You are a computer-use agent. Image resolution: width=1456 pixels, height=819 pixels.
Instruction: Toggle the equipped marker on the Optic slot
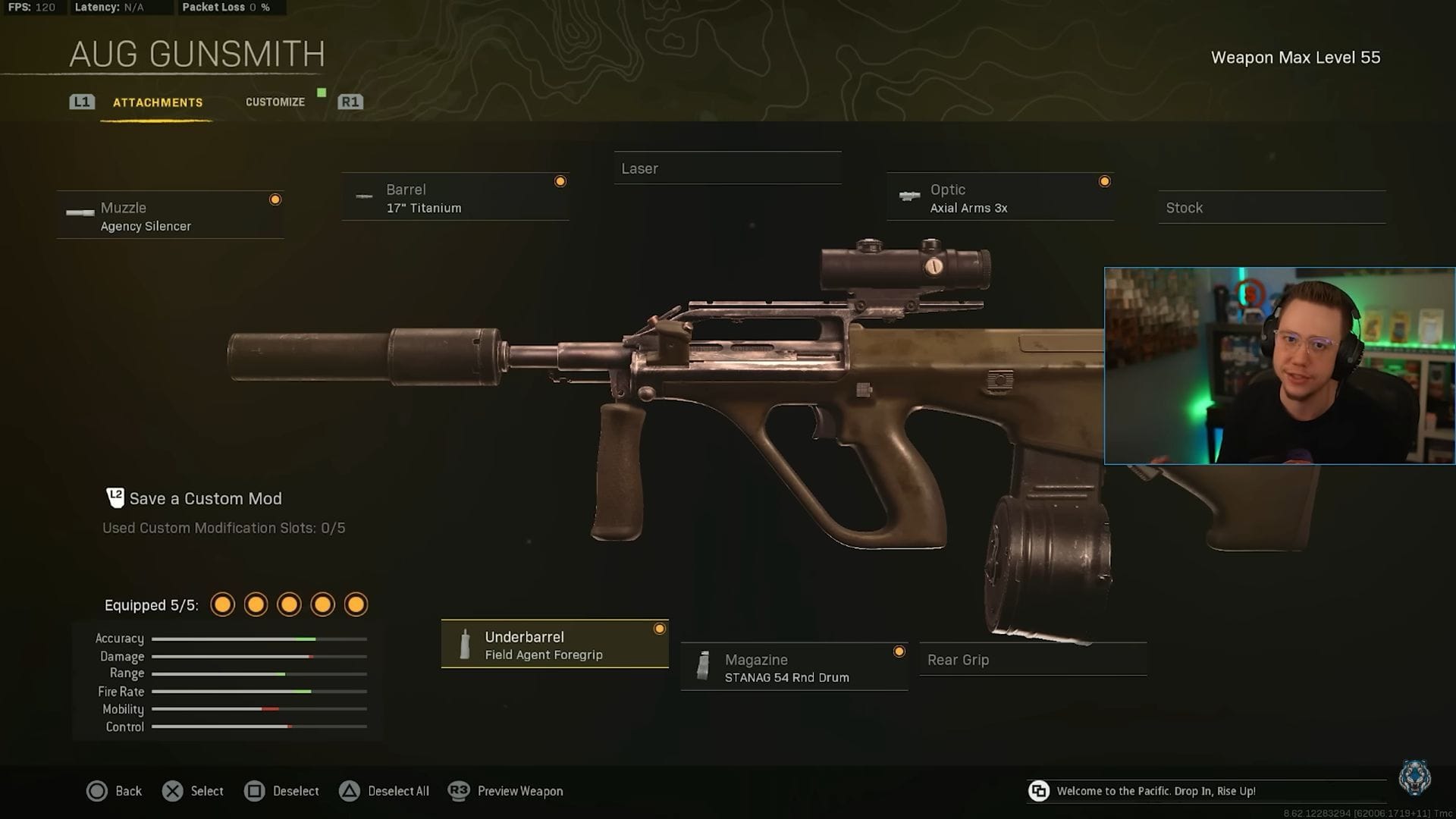[x=1104, y=180]
